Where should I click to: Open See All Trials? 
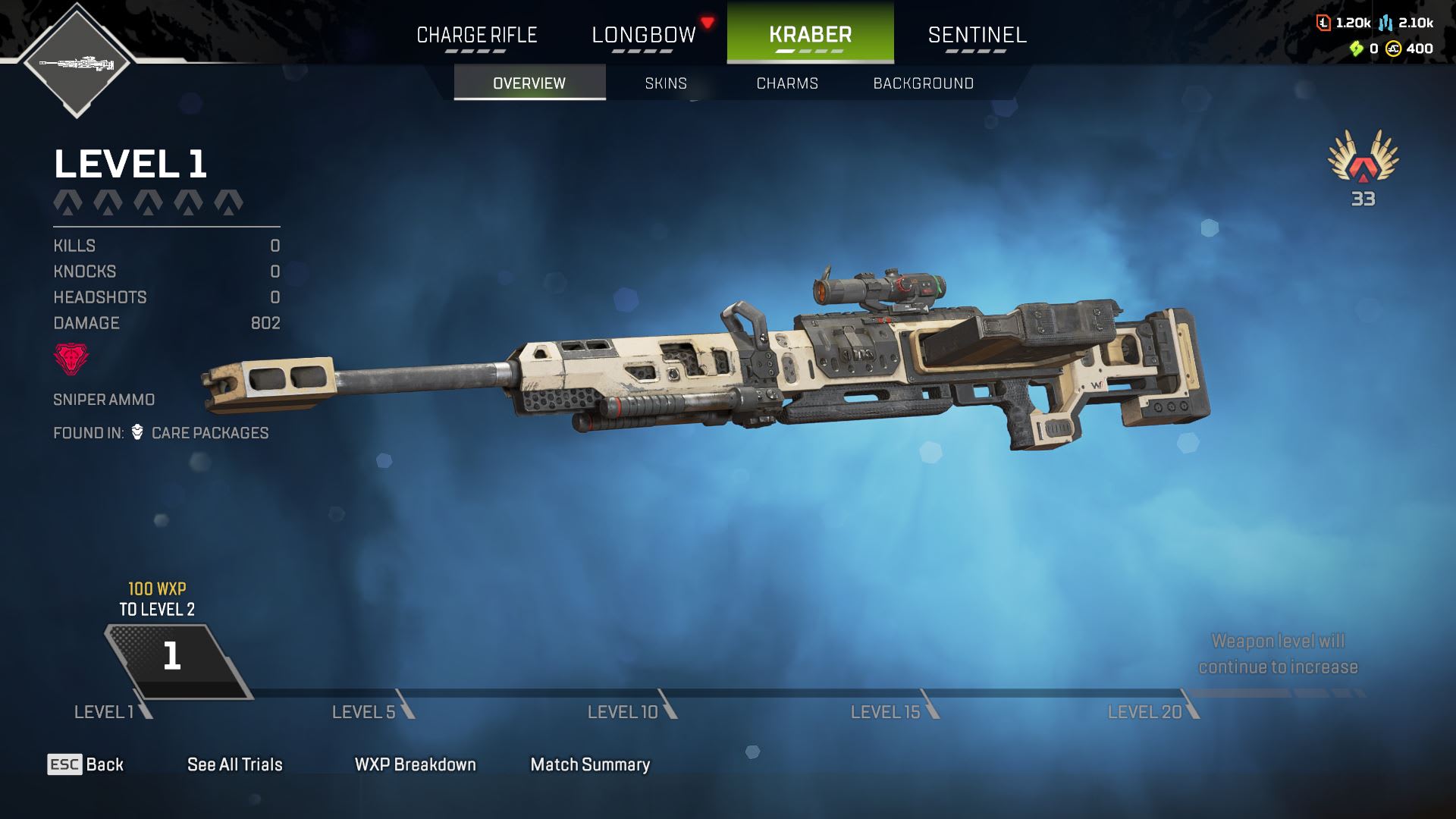point(234,764)
